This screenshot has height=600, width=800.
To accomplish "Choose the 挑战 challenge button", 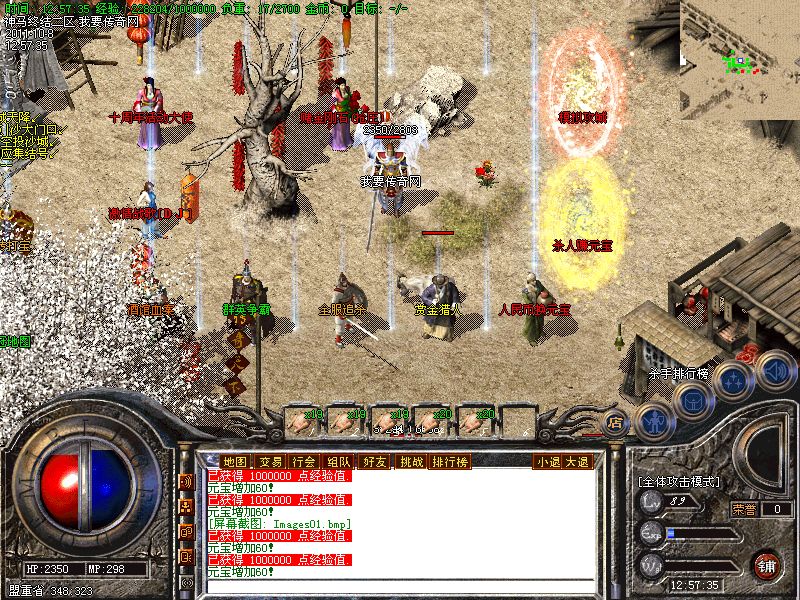I will pos(411,461).
